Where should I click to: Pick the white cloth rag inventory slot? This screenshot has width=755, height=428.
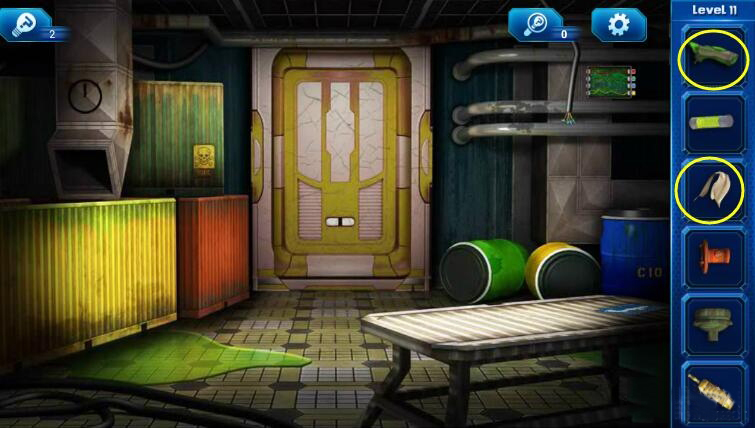tap(711, 189)
